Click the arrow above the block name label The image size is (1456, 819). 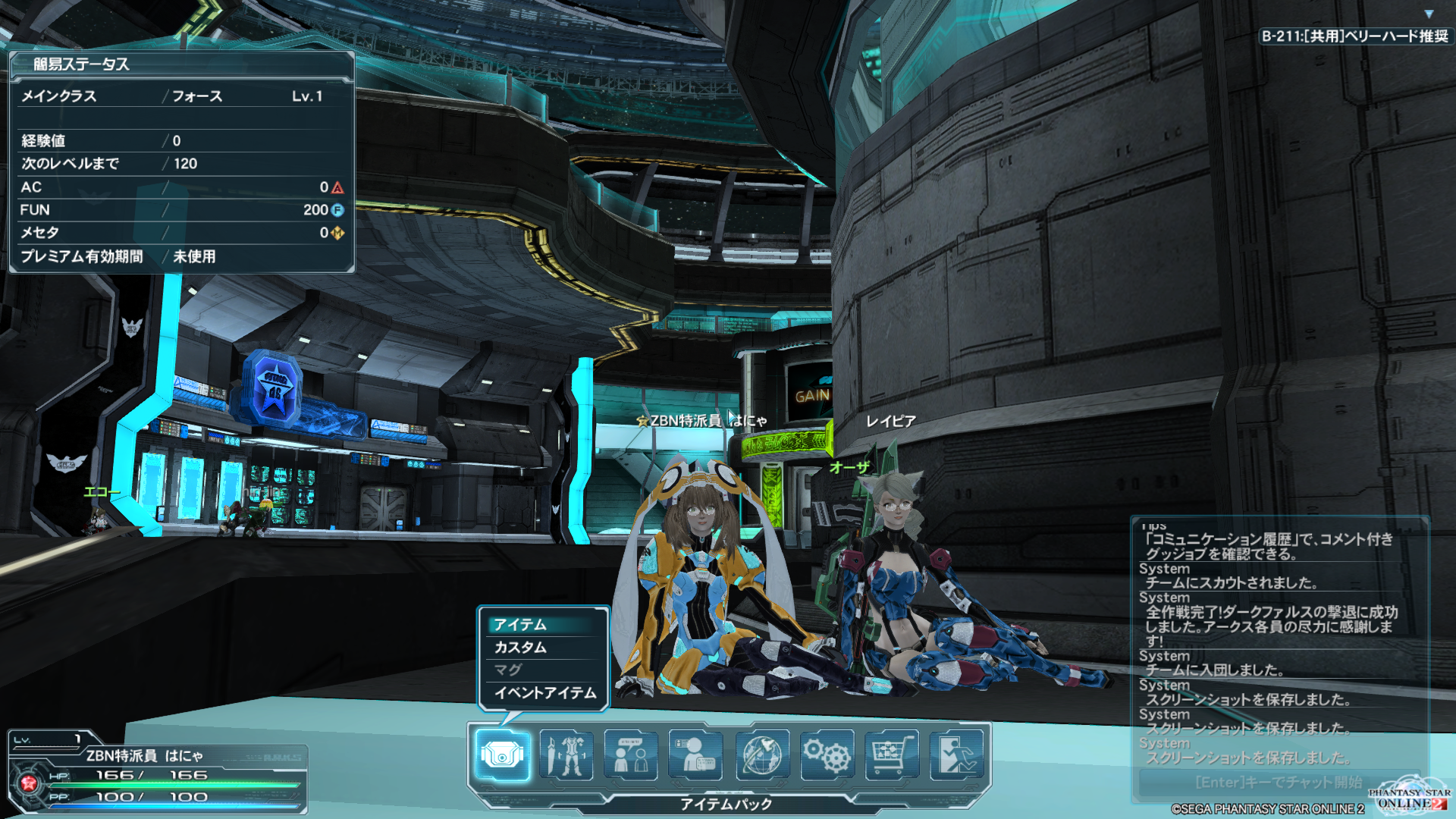click(1429, 14)
